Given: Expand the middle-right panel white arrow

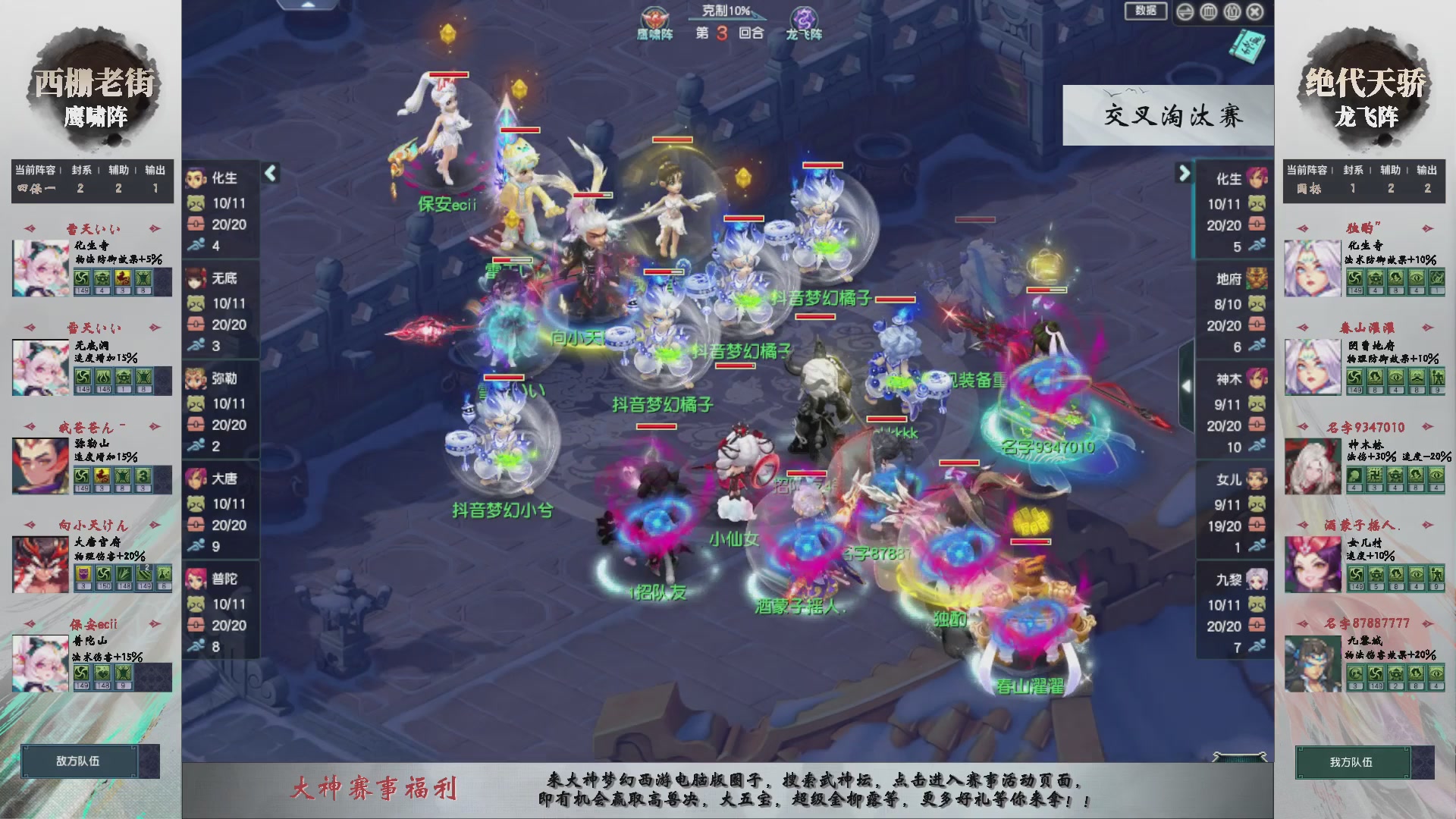Looking at the screenshot, I should tap(1188, 385).
